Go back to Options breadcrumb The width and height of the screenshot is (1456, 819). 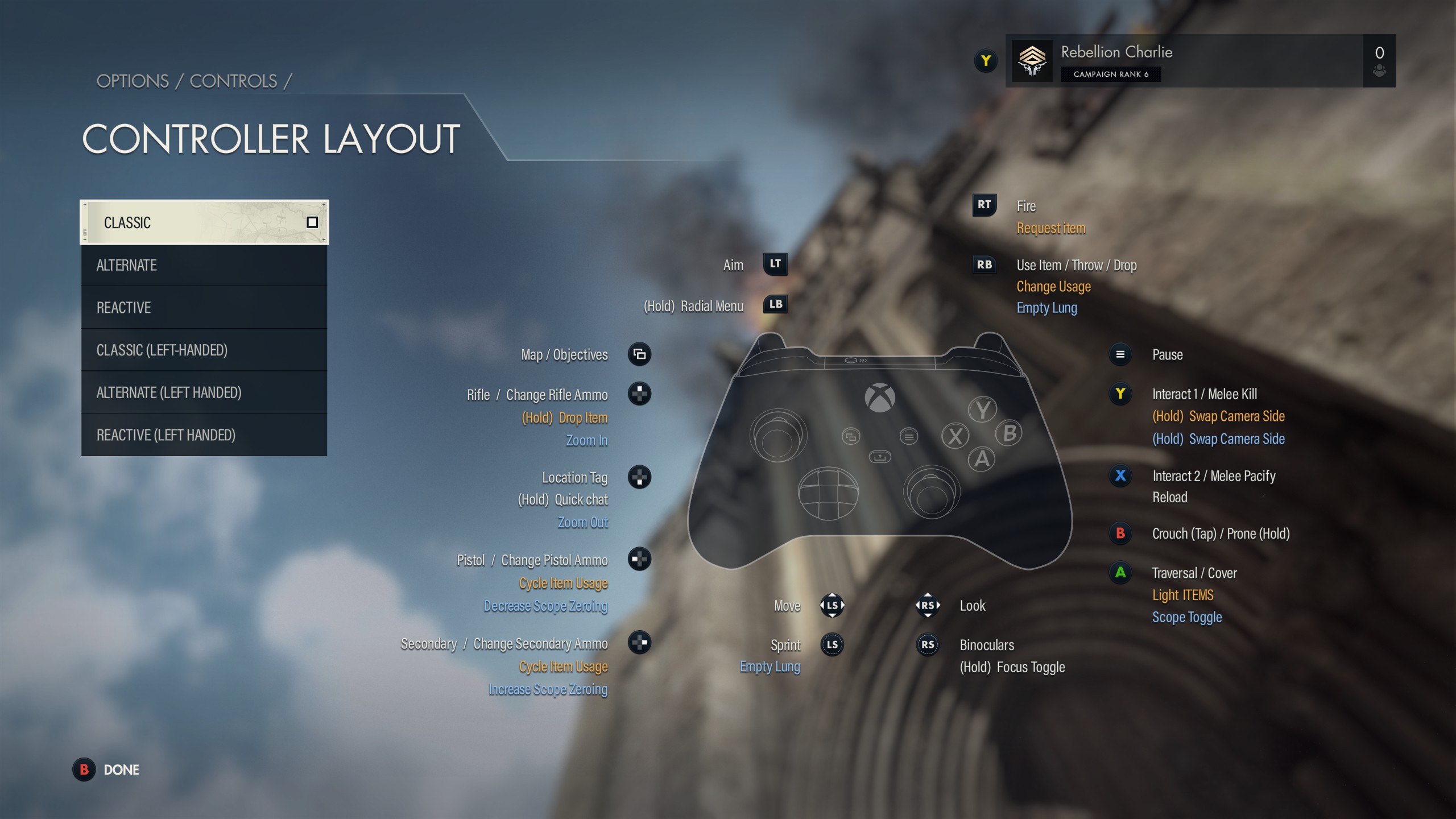[x=133, y=81]
